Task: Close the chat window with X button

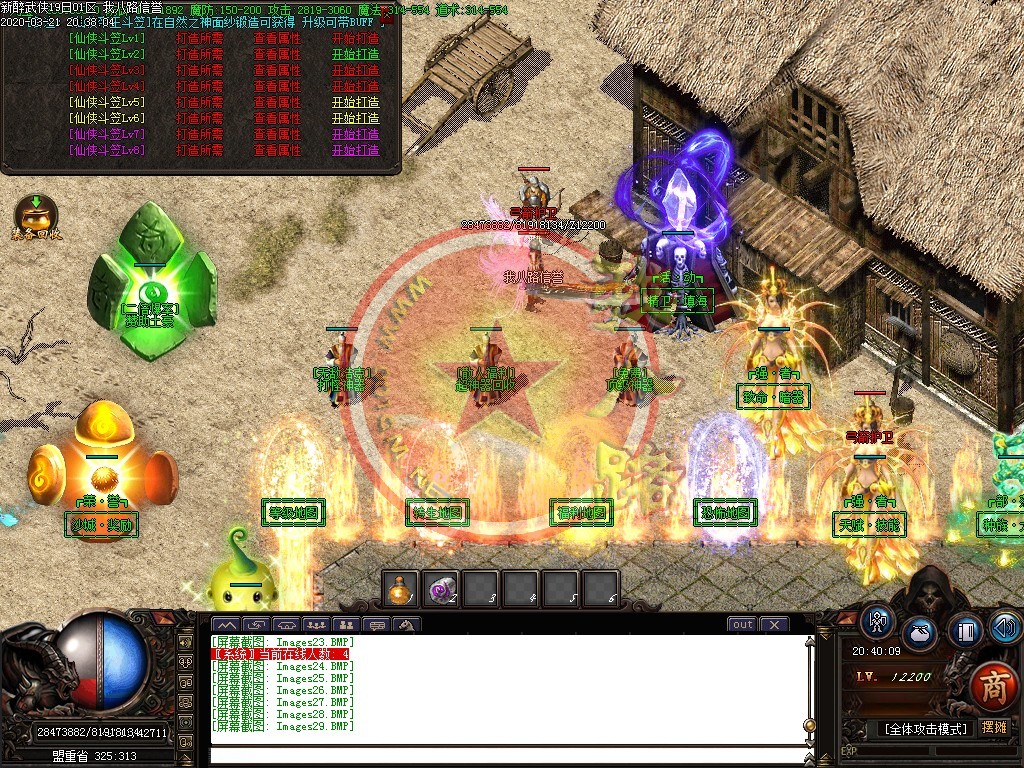Action: tap(774, 625)
